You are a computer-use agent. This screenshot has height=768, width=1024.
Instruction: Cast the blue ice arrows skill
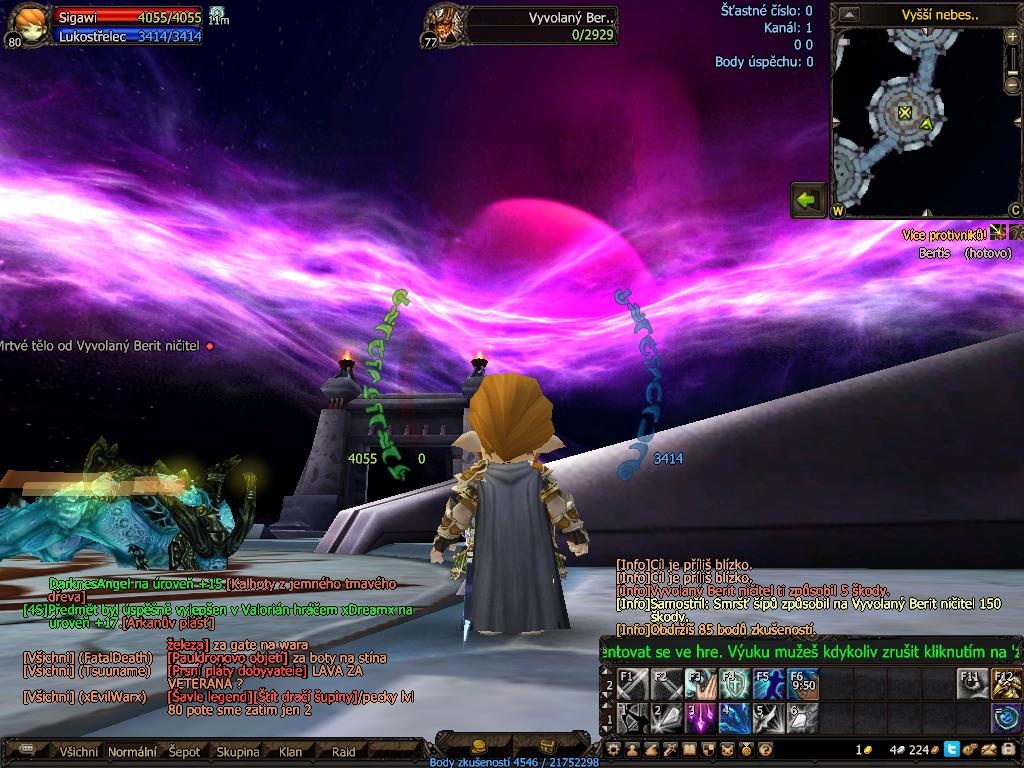click(x=734, y=718)
